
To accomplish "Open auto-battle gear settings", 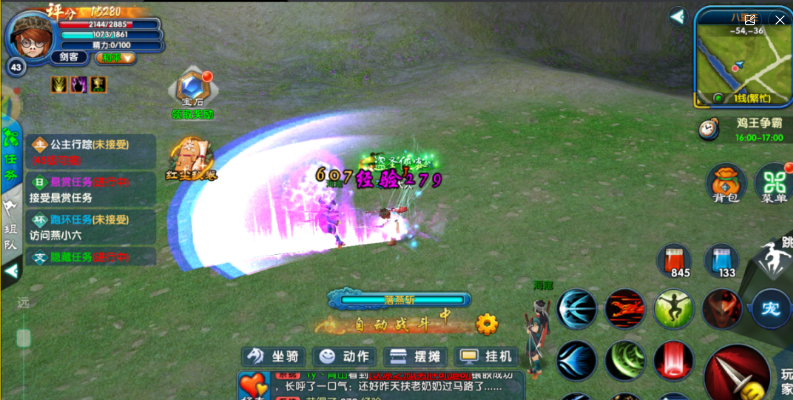I will [x=487, y=324].
